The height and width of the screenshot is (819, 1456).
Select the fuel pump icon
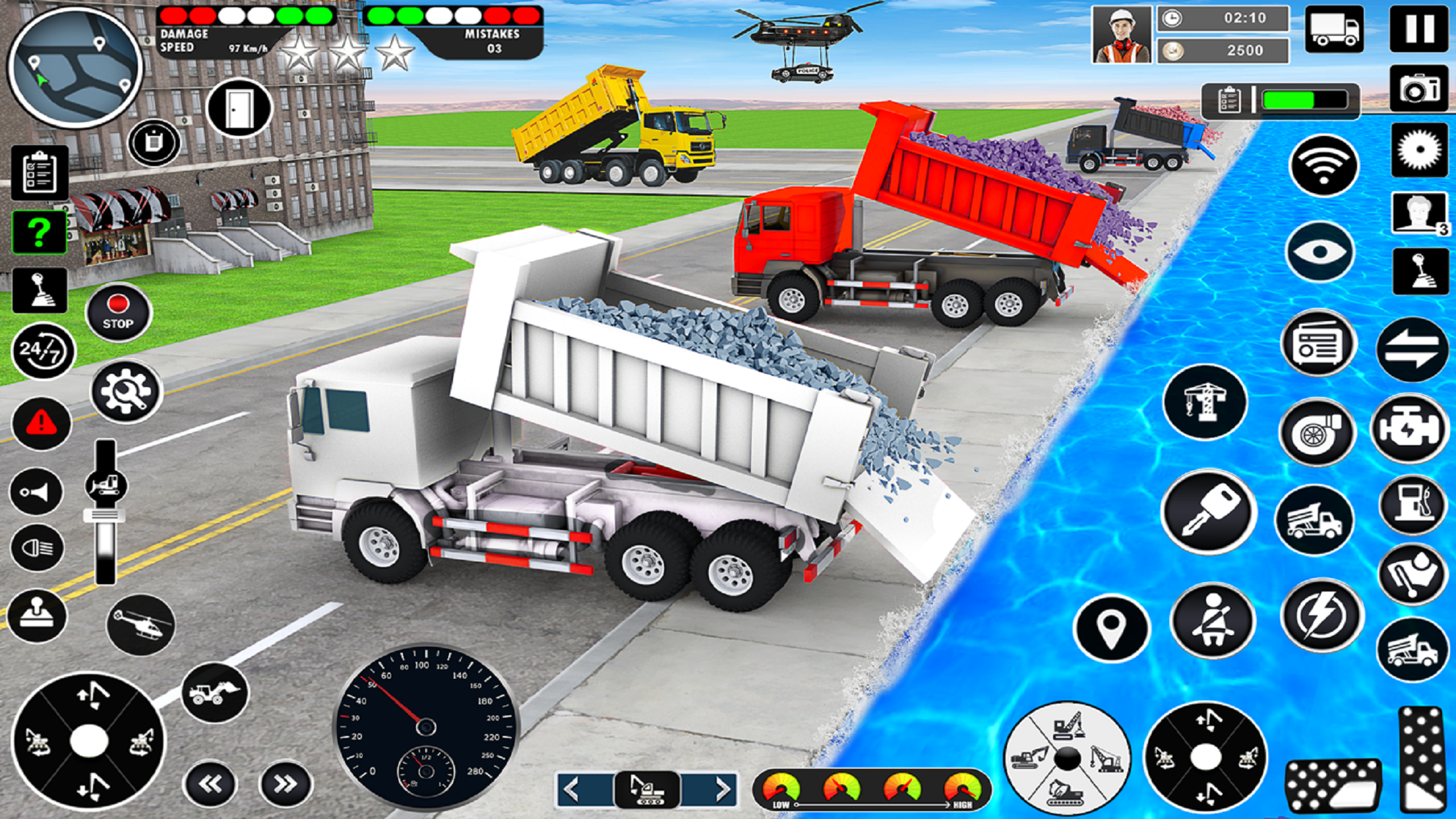tap(1412, 505)
